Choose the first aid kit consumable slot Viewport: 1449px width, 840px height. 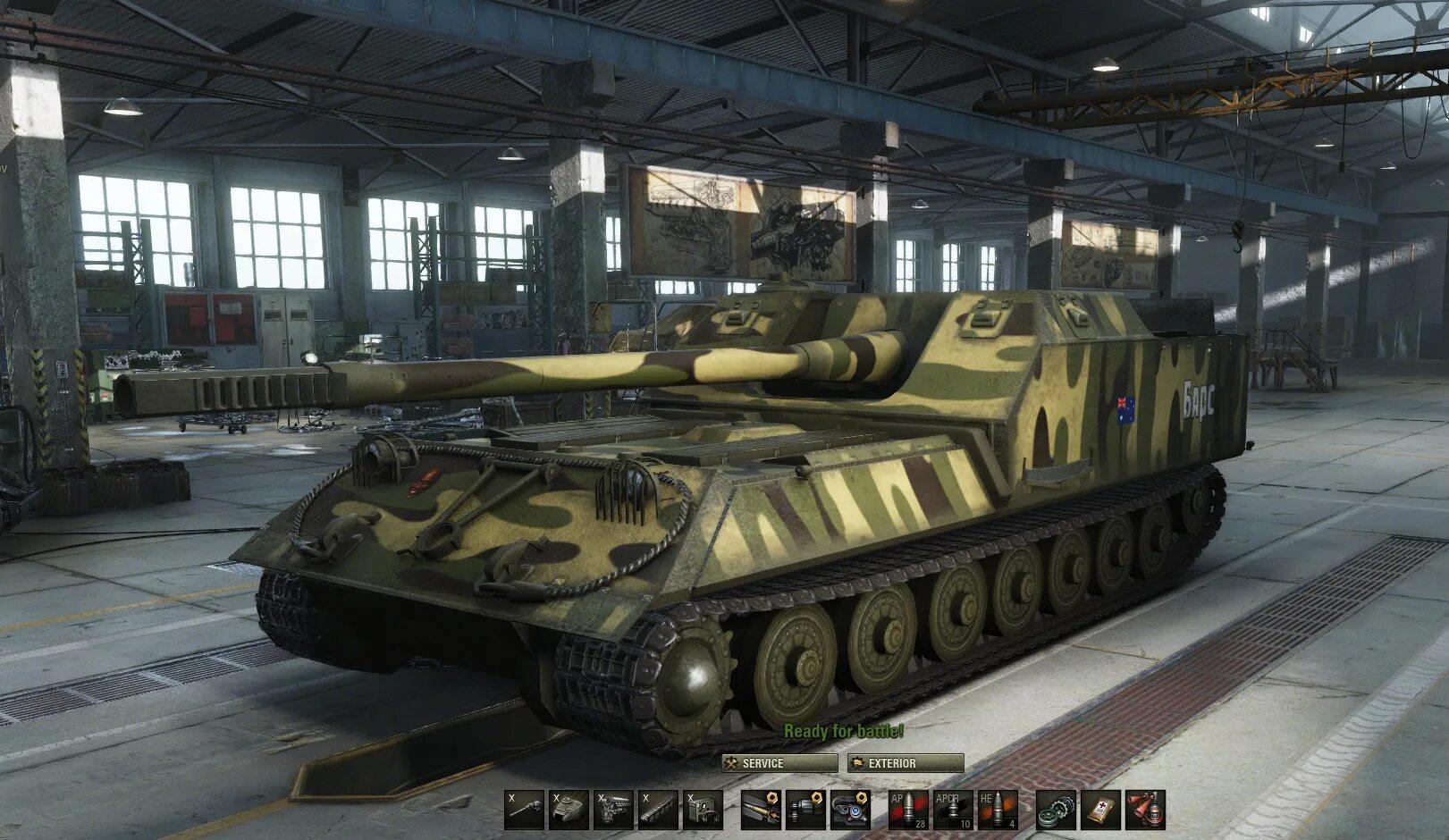coord(1101,810)
